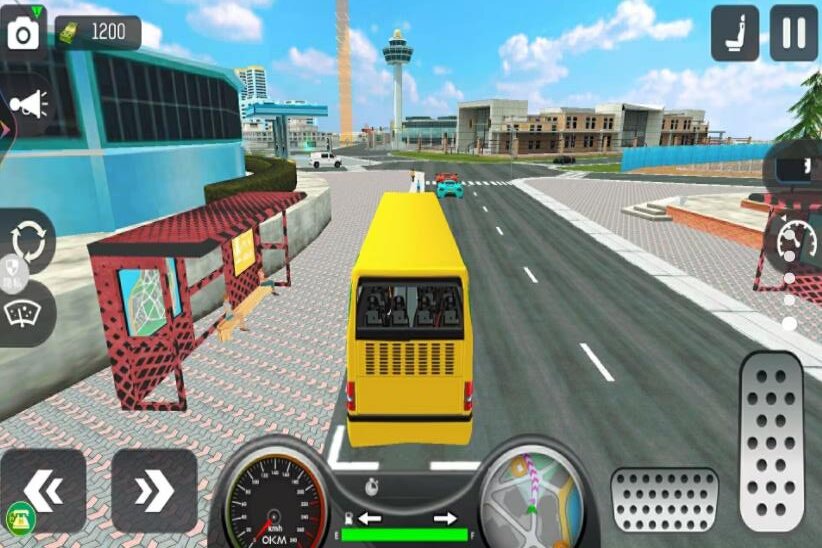Turn on the windshield wipers
This screenshot has width=822, height=548.
click(21, 312)
